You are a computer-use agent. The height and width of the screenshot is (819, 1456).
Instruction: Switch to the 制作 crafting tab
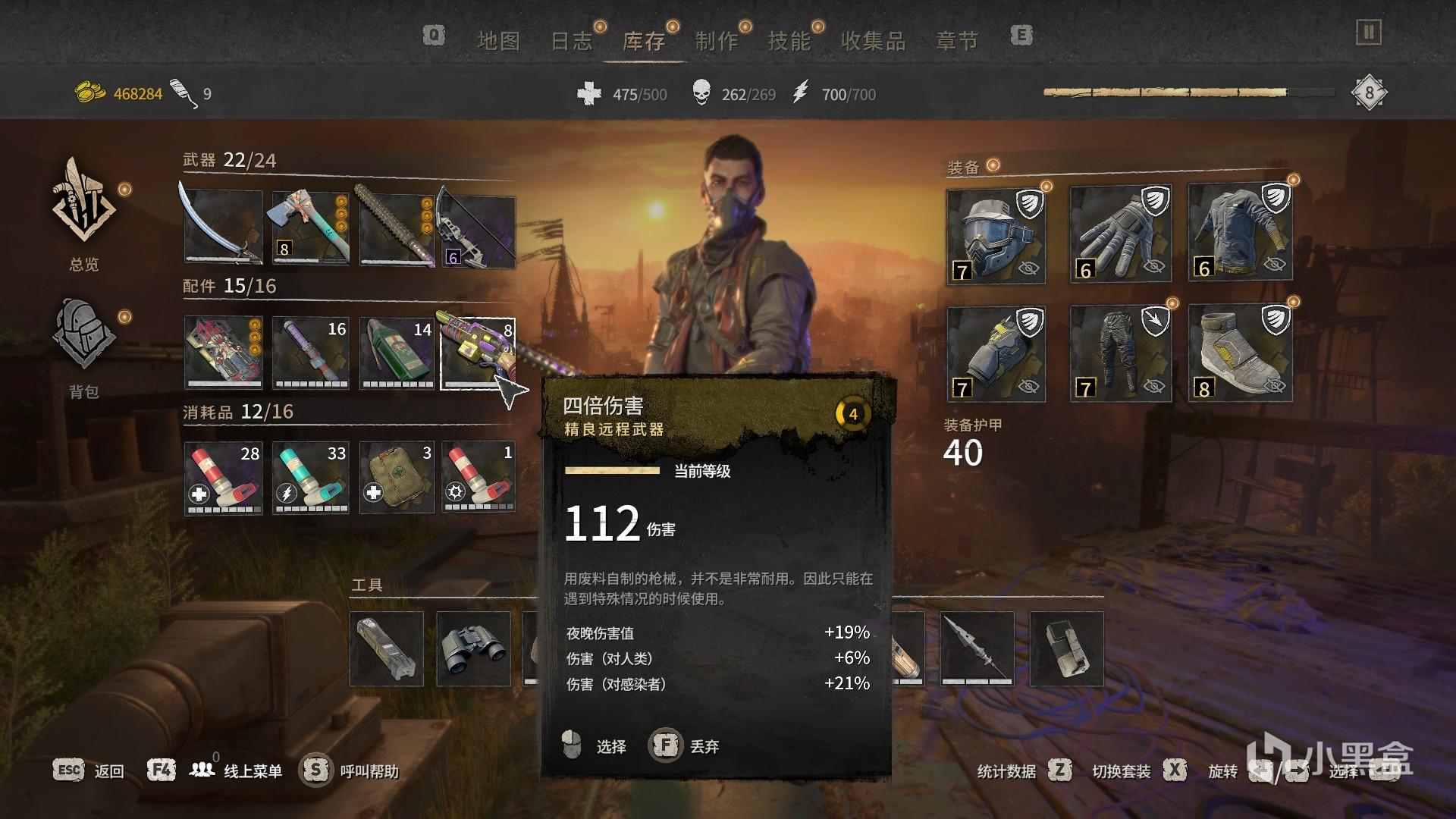[717, 41]
